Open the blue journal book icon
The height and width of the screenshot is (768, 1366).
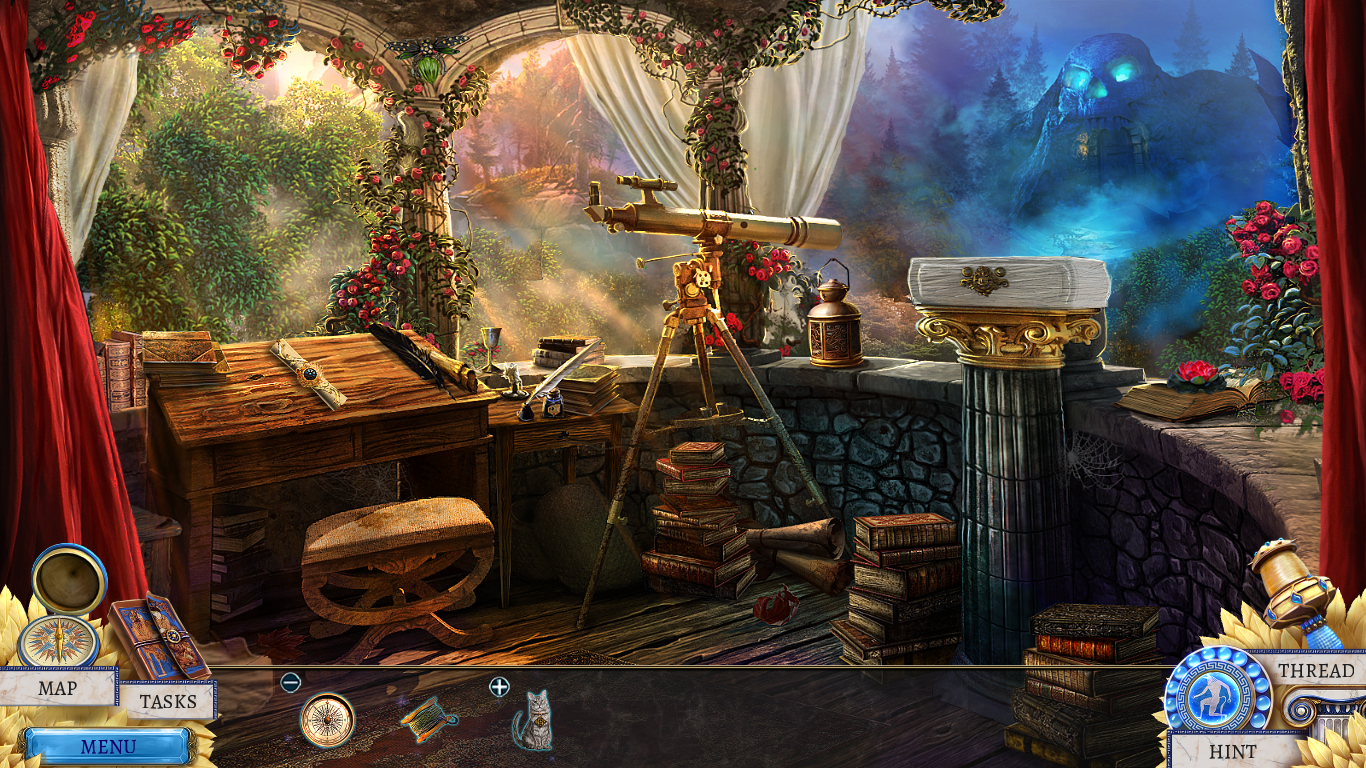click(159, 635)
